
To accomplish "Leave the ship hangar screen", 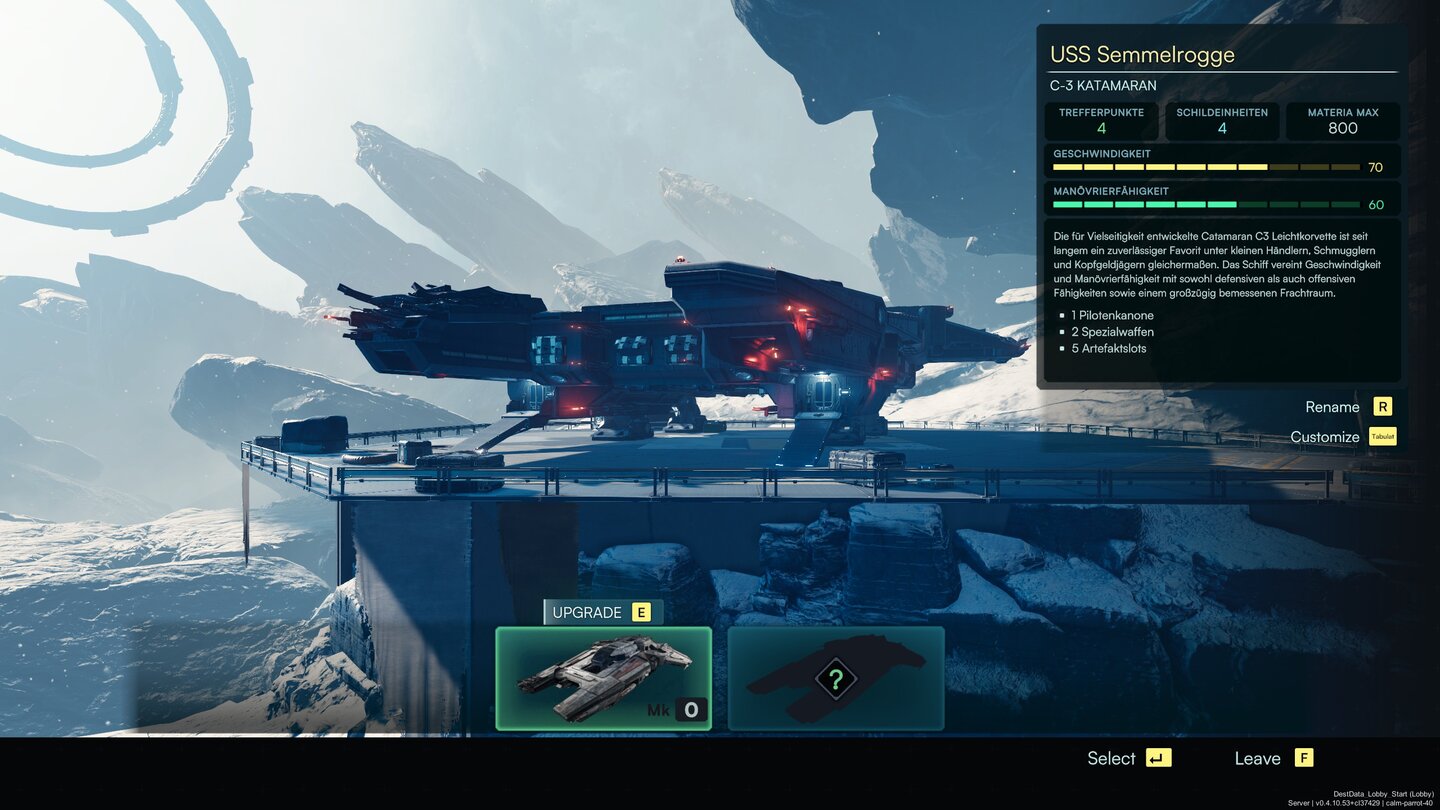I will point(1273,758).
